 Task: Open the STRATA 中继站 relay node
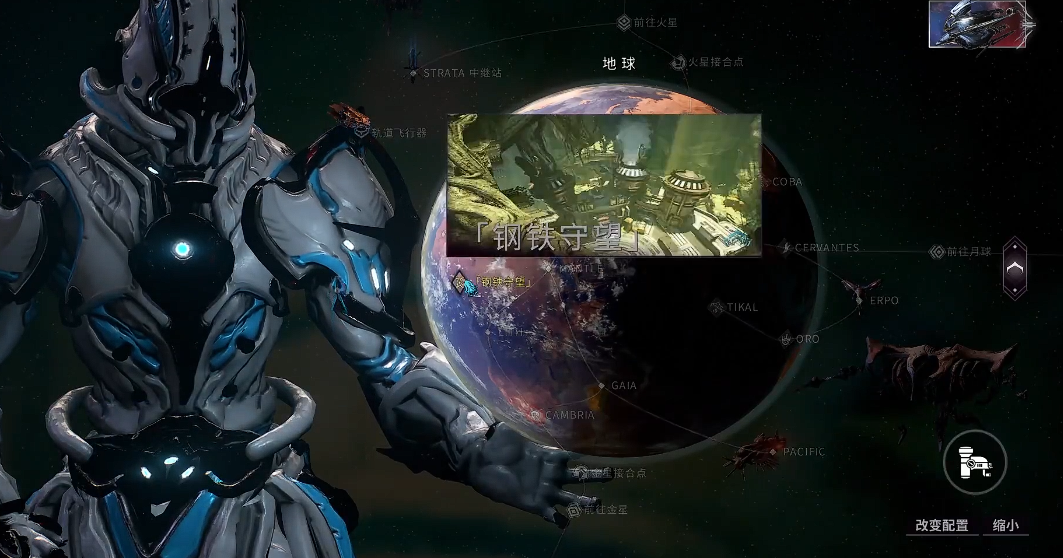(x=413, y=73)
